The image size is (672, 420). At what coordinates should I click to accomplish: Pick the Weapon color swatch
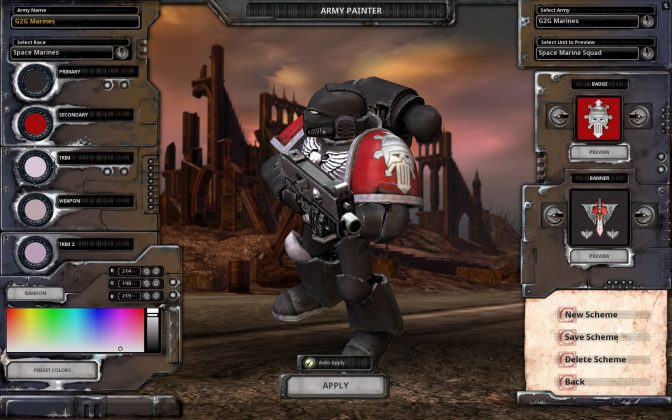(x=36, y=208)
